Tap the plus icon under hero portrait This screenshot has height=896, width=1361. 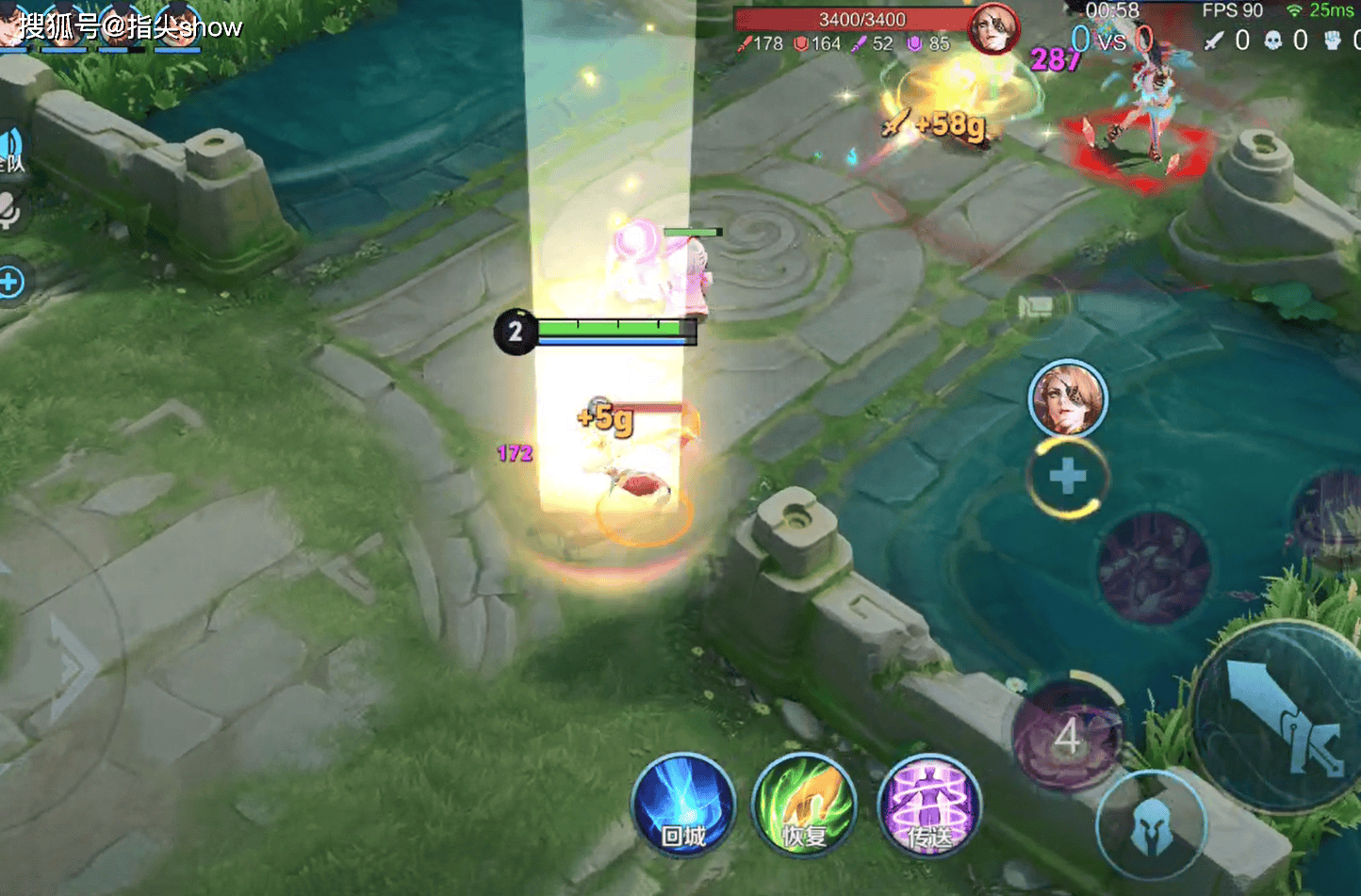pyautogui.click(x=1067, y=477)
